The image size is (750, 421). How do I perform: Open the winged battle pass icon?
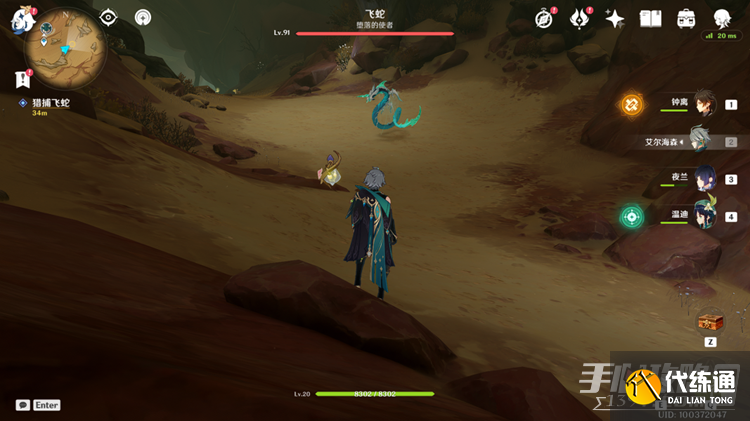[x=580, y=18]
